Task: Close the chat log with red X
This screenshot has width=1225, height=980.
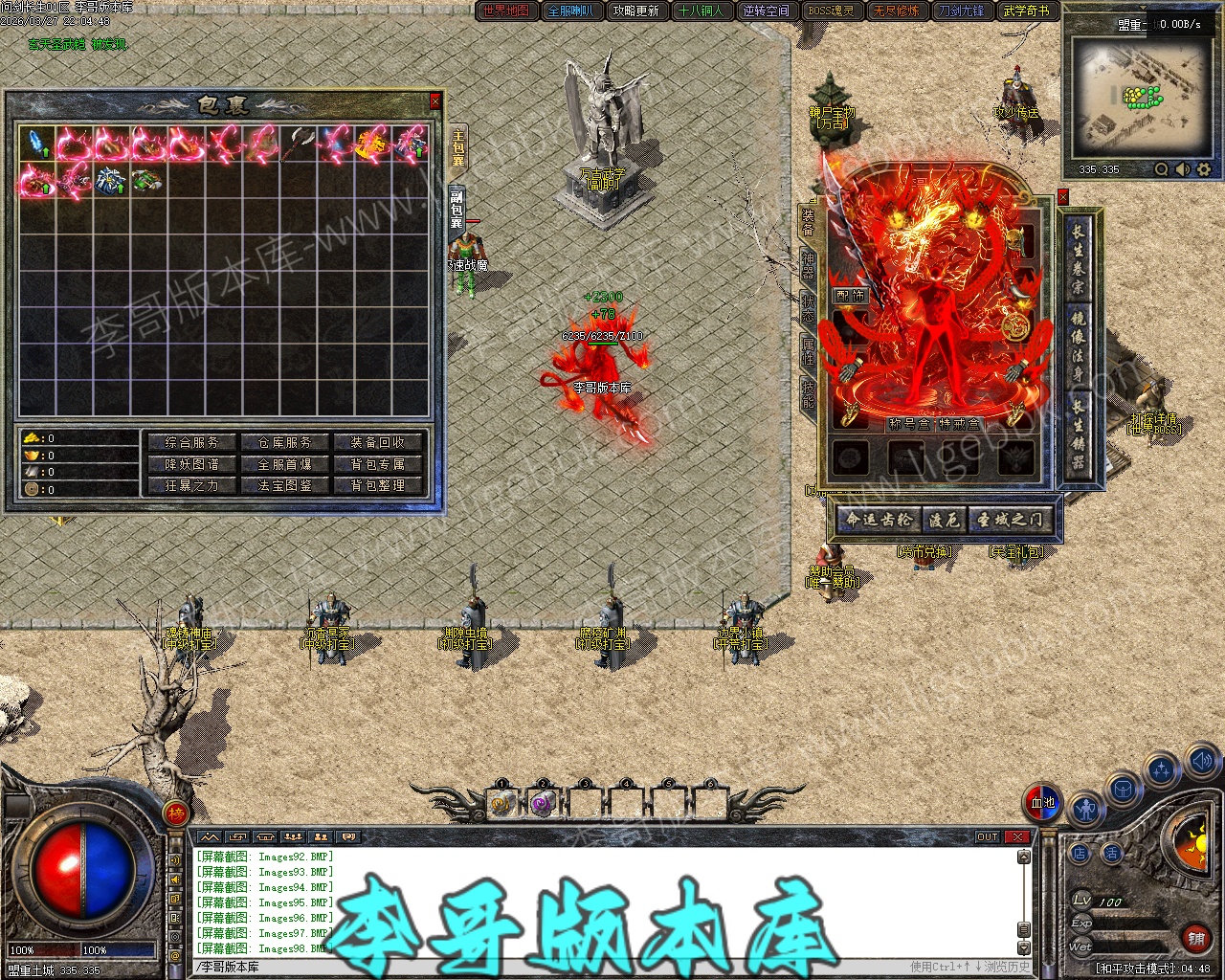Action: tap(1017, 837)
